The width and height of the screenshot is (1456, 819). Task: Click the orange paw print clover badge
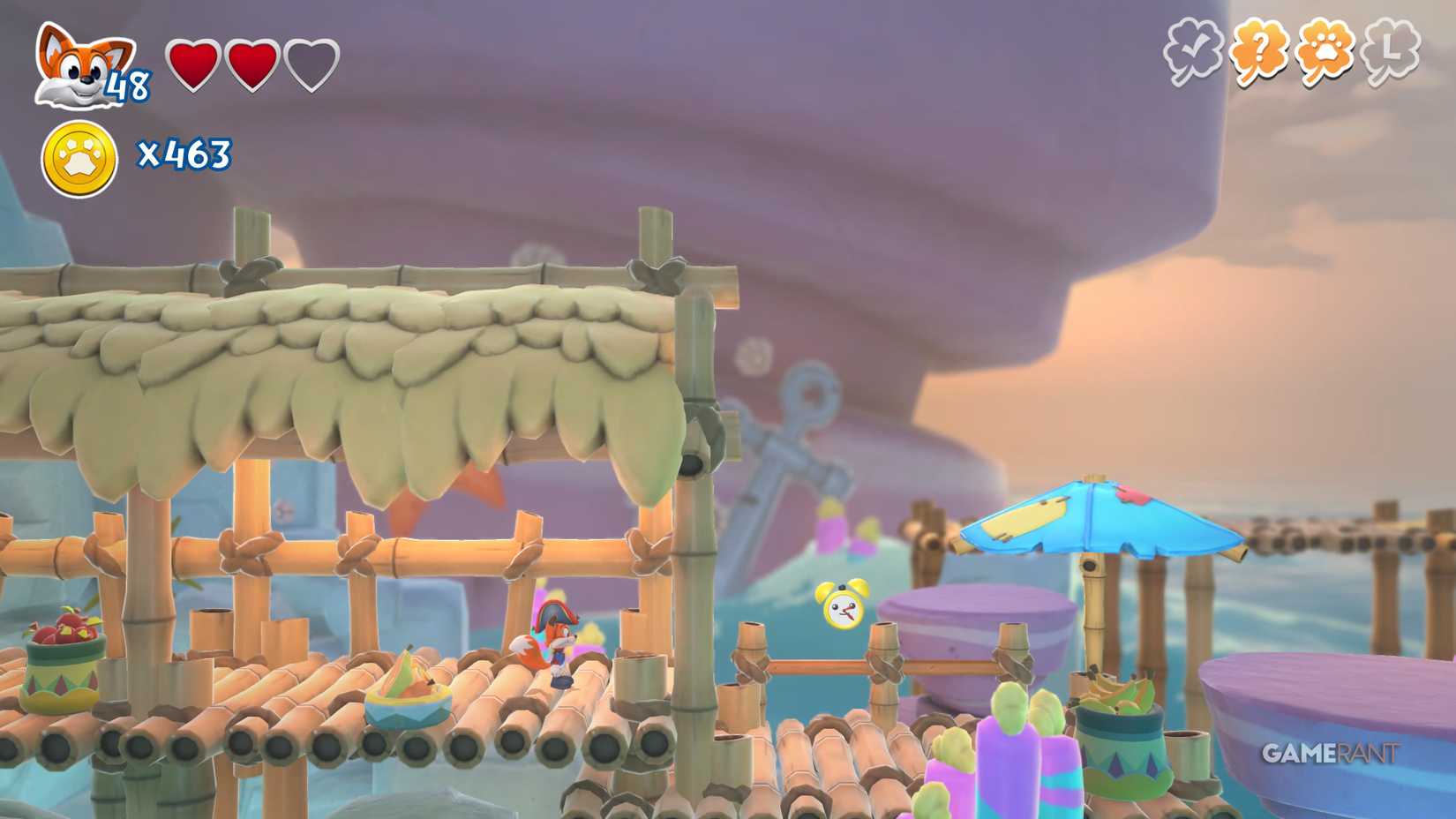[x=1324, y=49]
